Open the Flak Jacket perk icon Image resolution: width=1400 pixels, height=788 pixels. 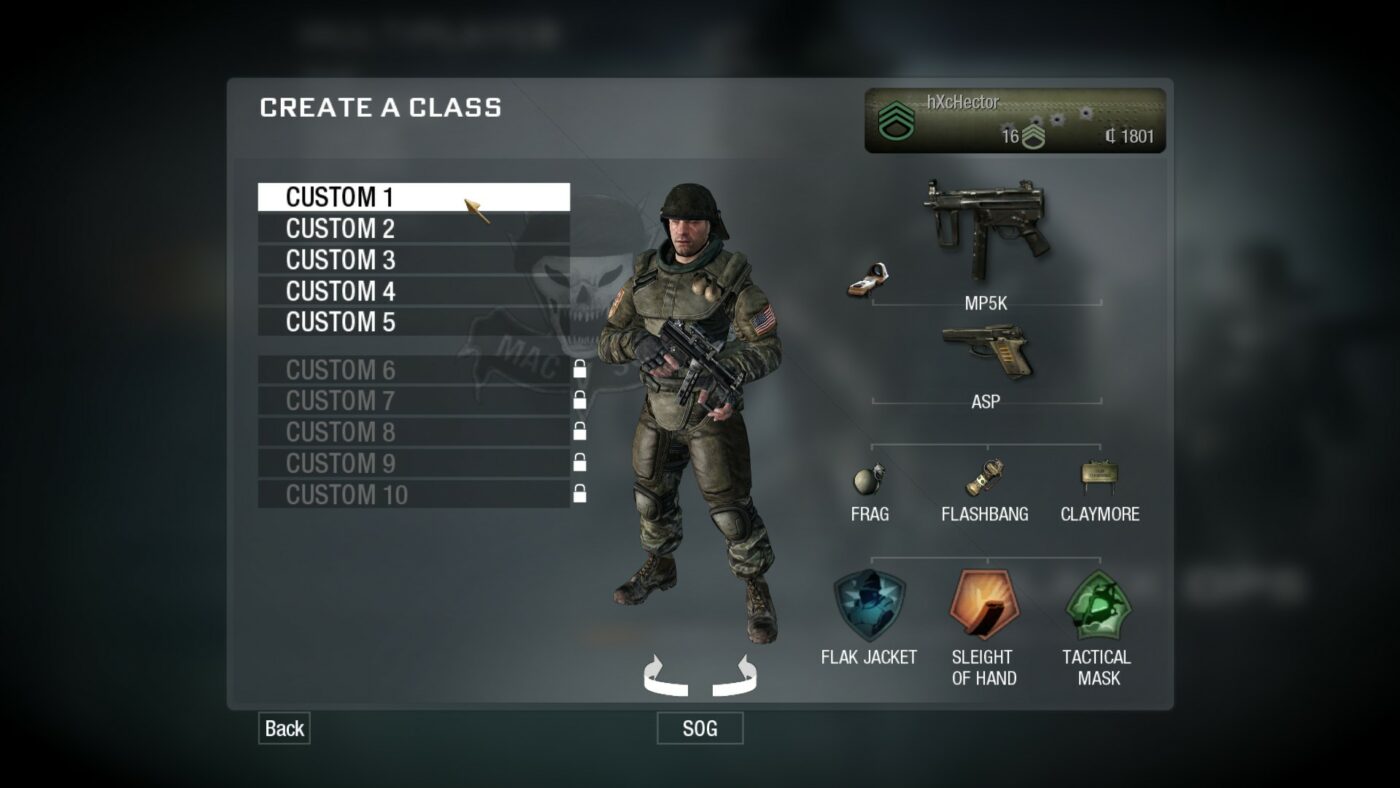point(869,605)
